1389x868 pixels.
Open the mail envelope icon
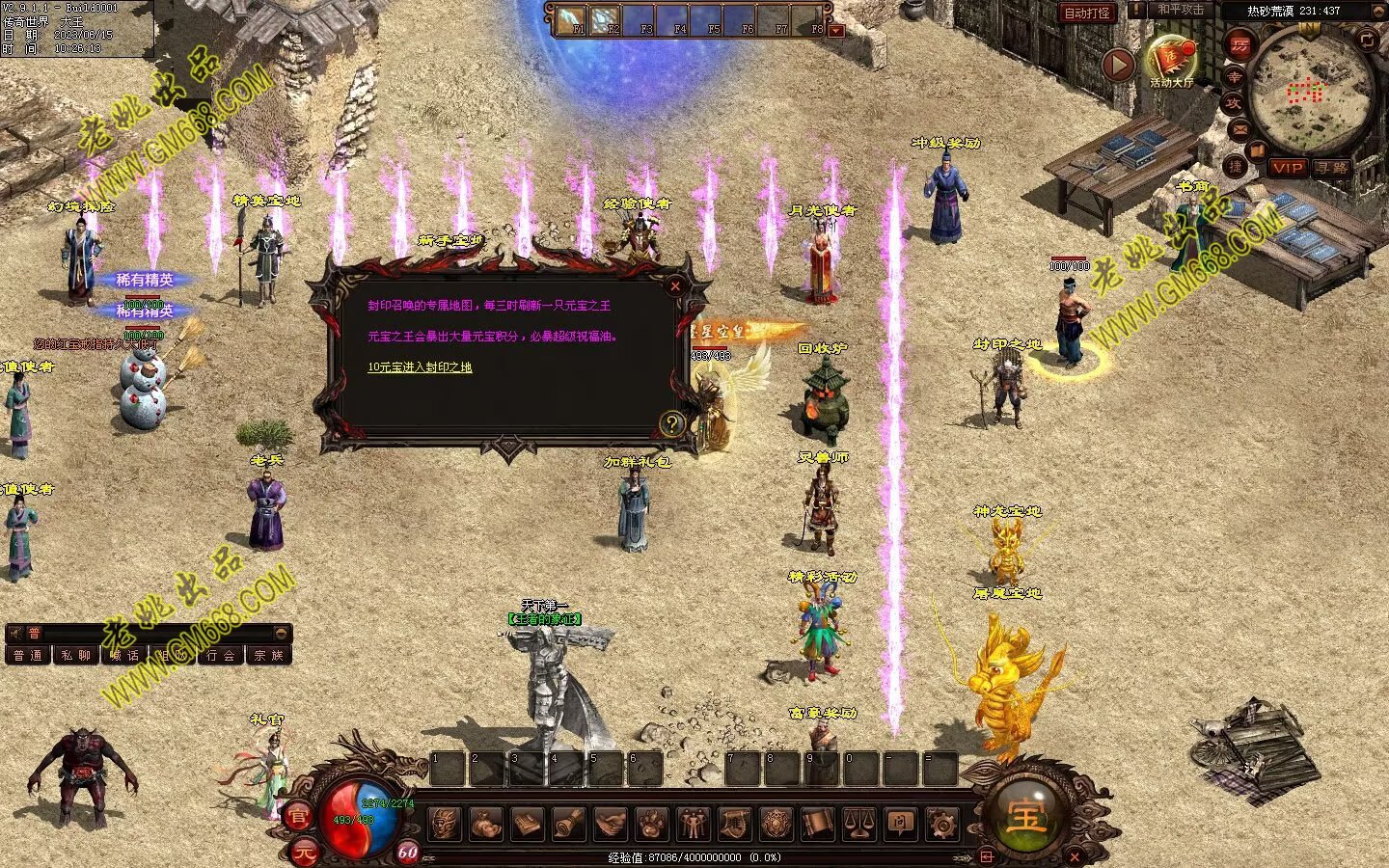click(x=1239, y=128)
